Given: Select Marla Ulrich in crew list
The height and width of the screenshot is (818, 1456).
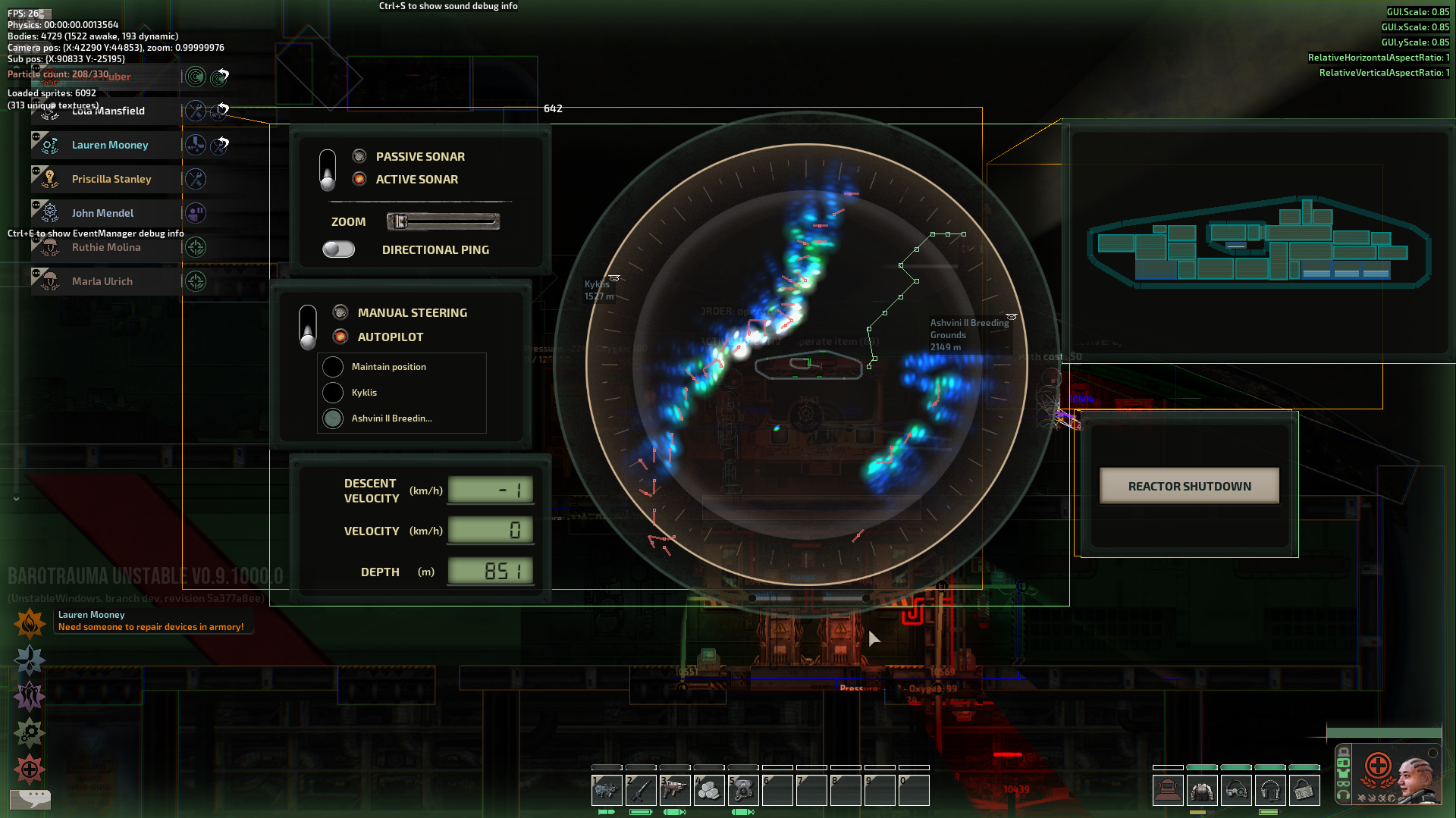Looking at the screenshot, I should coord(102,281).
